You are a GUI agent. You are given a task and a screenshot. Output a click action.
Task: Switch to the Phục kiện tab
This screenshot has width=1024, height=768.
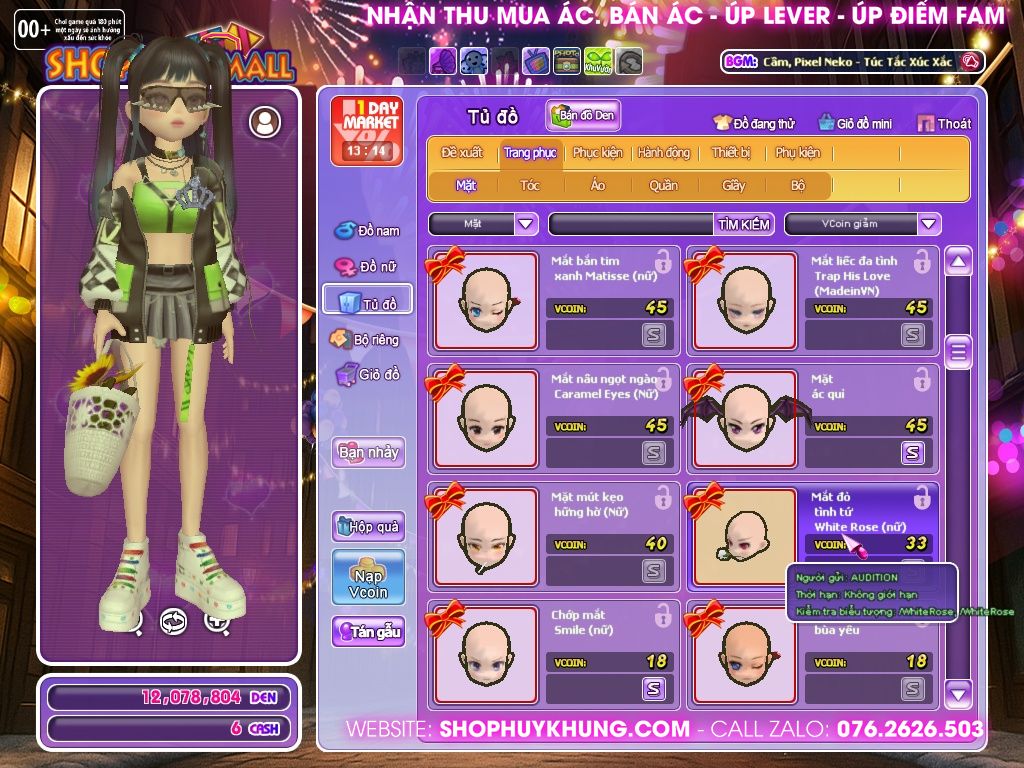[x=597, y=153]
